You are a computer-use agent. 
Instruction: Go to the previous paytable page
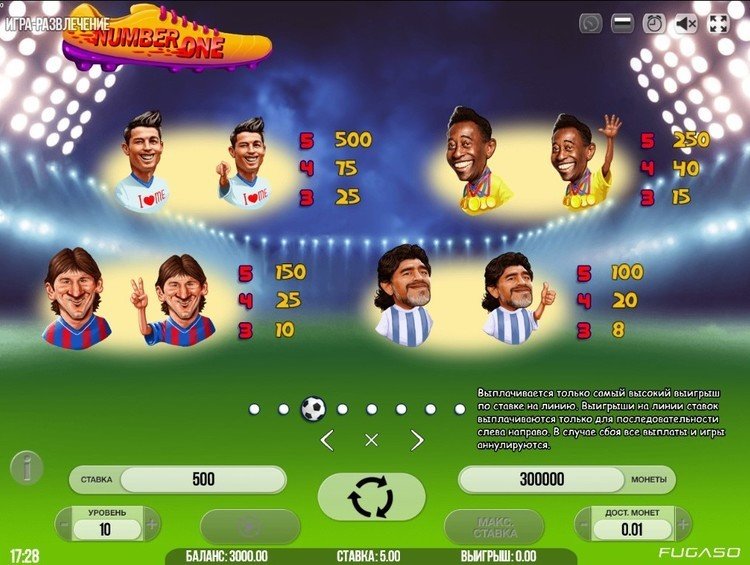[326, 440]
